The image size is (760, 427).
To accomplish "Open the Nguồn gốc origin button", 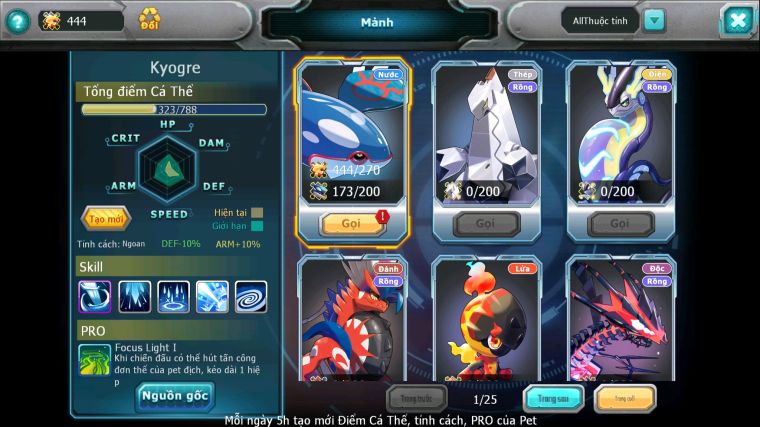I will pos(174,396).
